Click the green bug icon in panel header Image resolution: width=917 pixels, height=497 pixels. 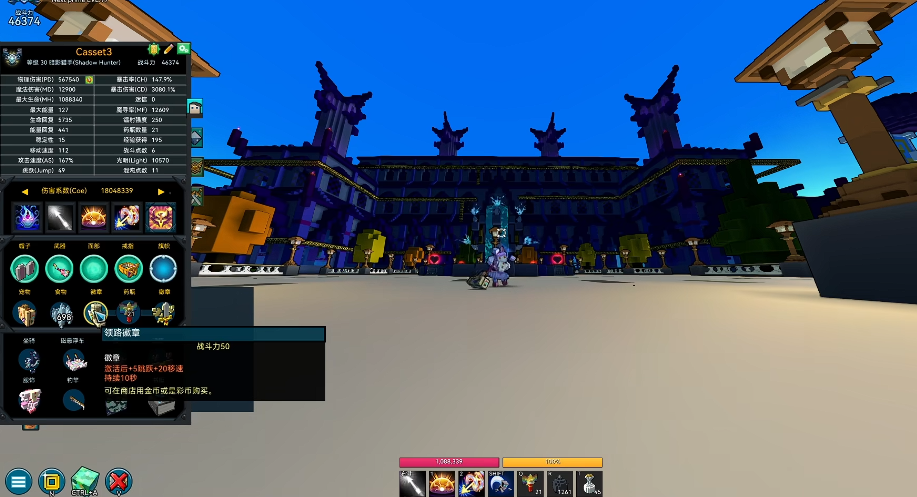pos(154,49)
